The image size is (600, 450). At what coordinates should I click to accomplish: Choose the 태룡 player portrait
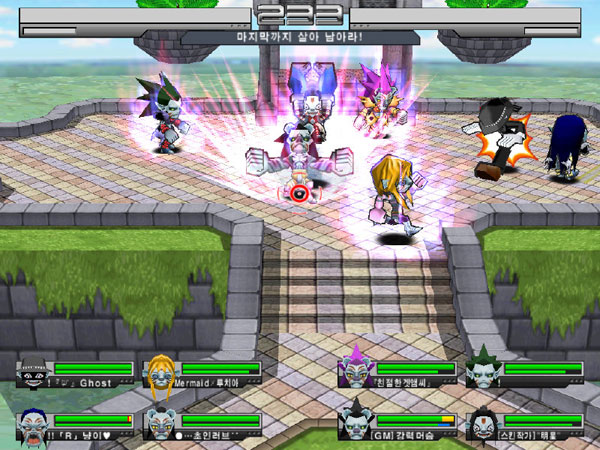483,423
